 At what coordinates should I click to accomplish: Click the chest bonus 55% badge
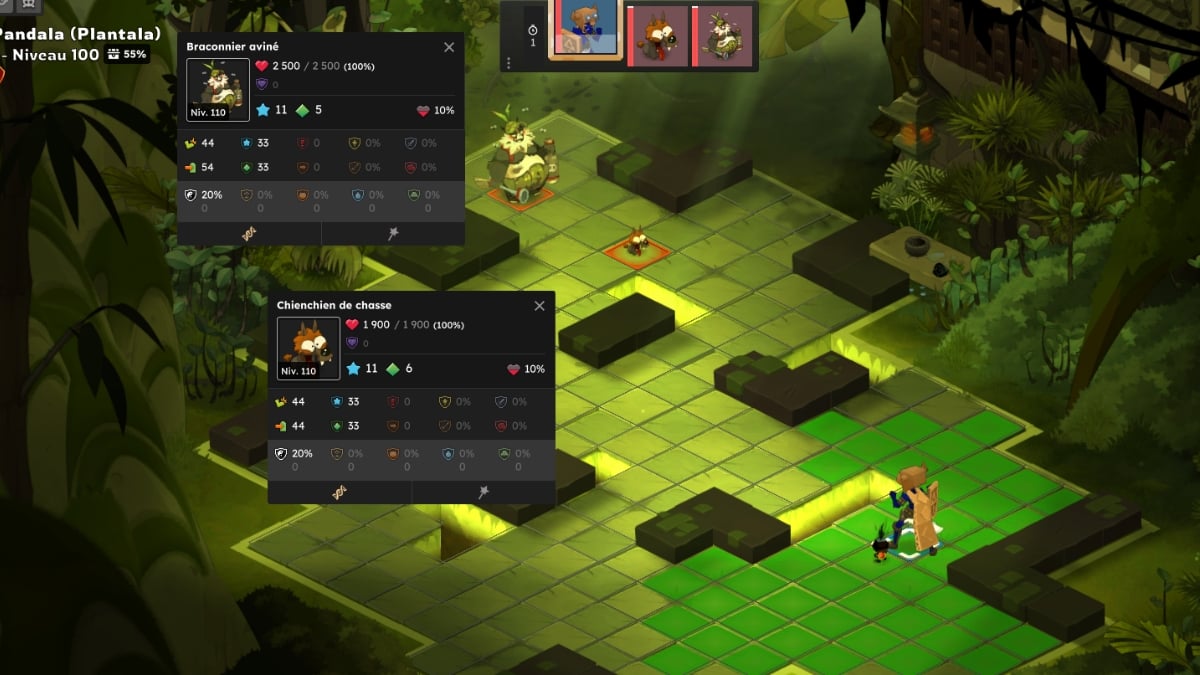[x=128, y=54]
